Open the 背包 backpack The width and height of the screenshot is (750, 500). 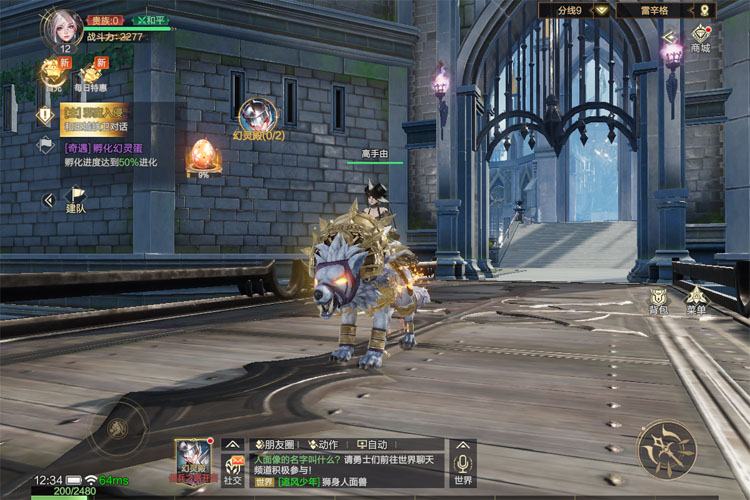click(x=658, y=299)
